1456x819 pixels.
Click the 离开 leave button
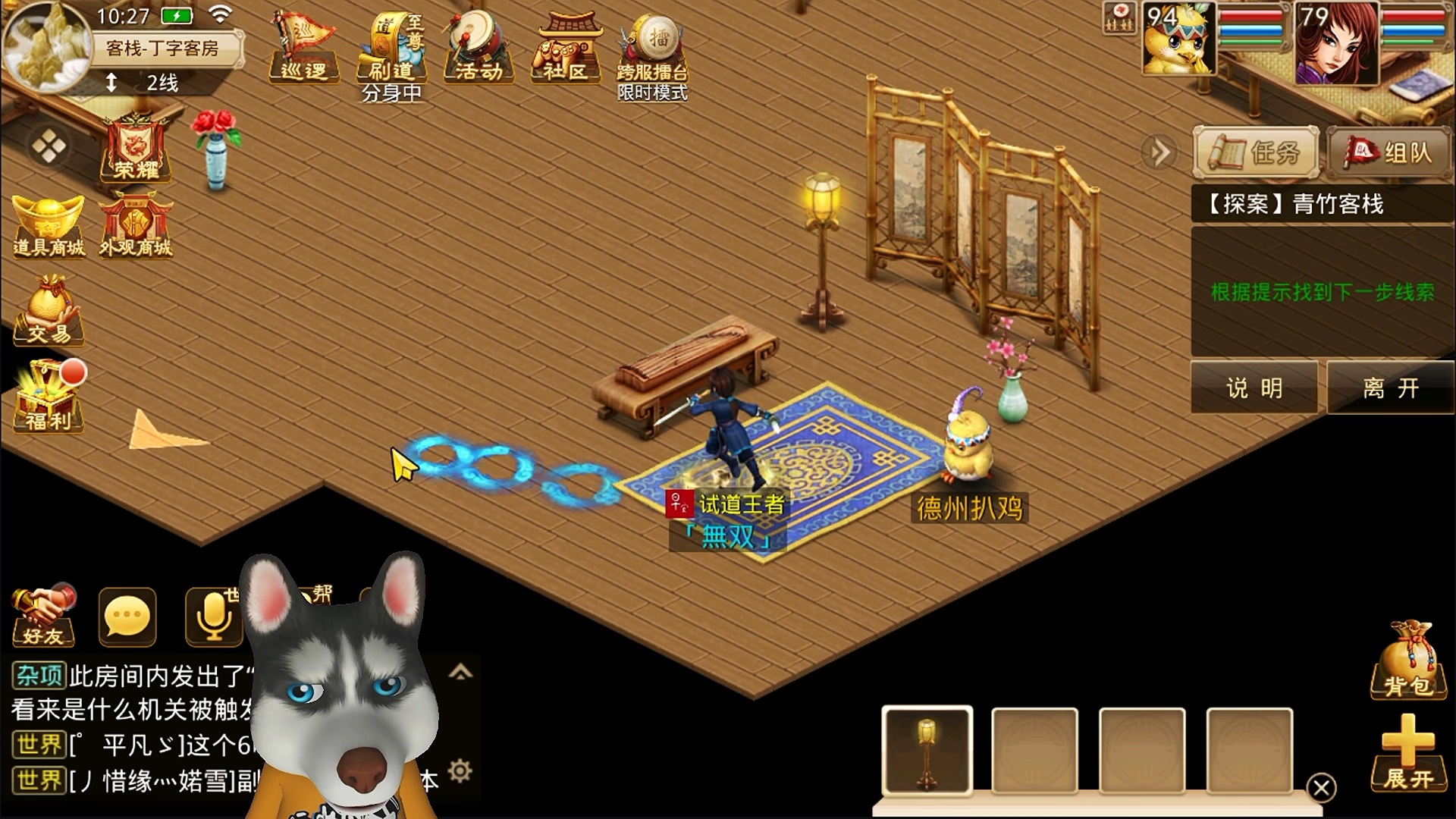1390,388
